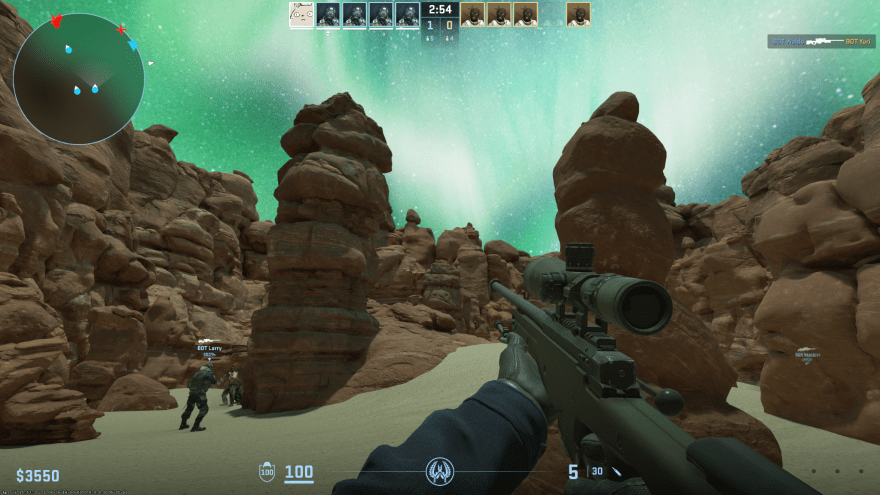Select the rightmost terrorist player avatar
The width and height of the screenshot is (880, 495).
pos(577,14)
